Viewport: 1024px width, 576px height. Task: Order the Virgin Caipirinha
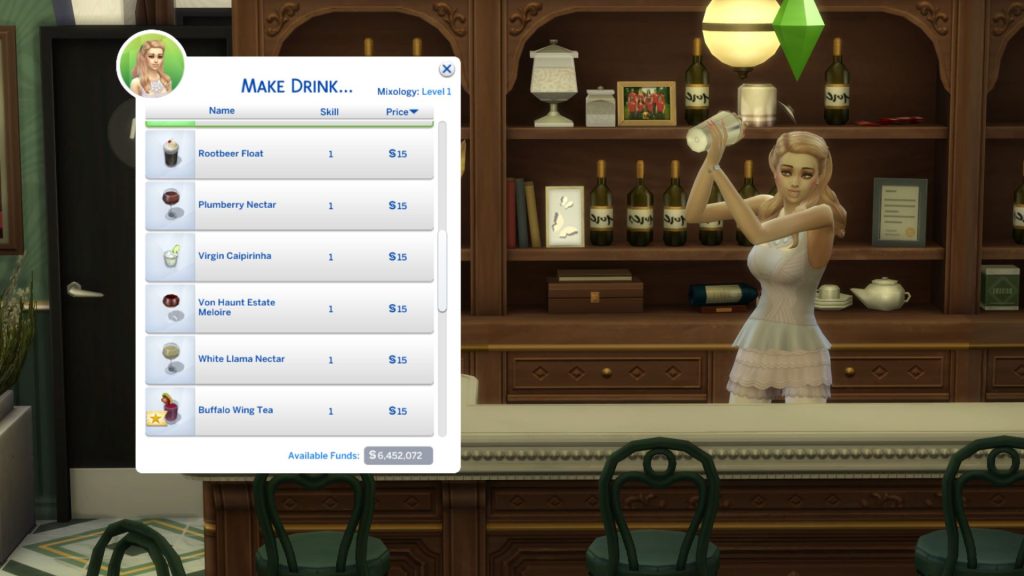(290, 256)
